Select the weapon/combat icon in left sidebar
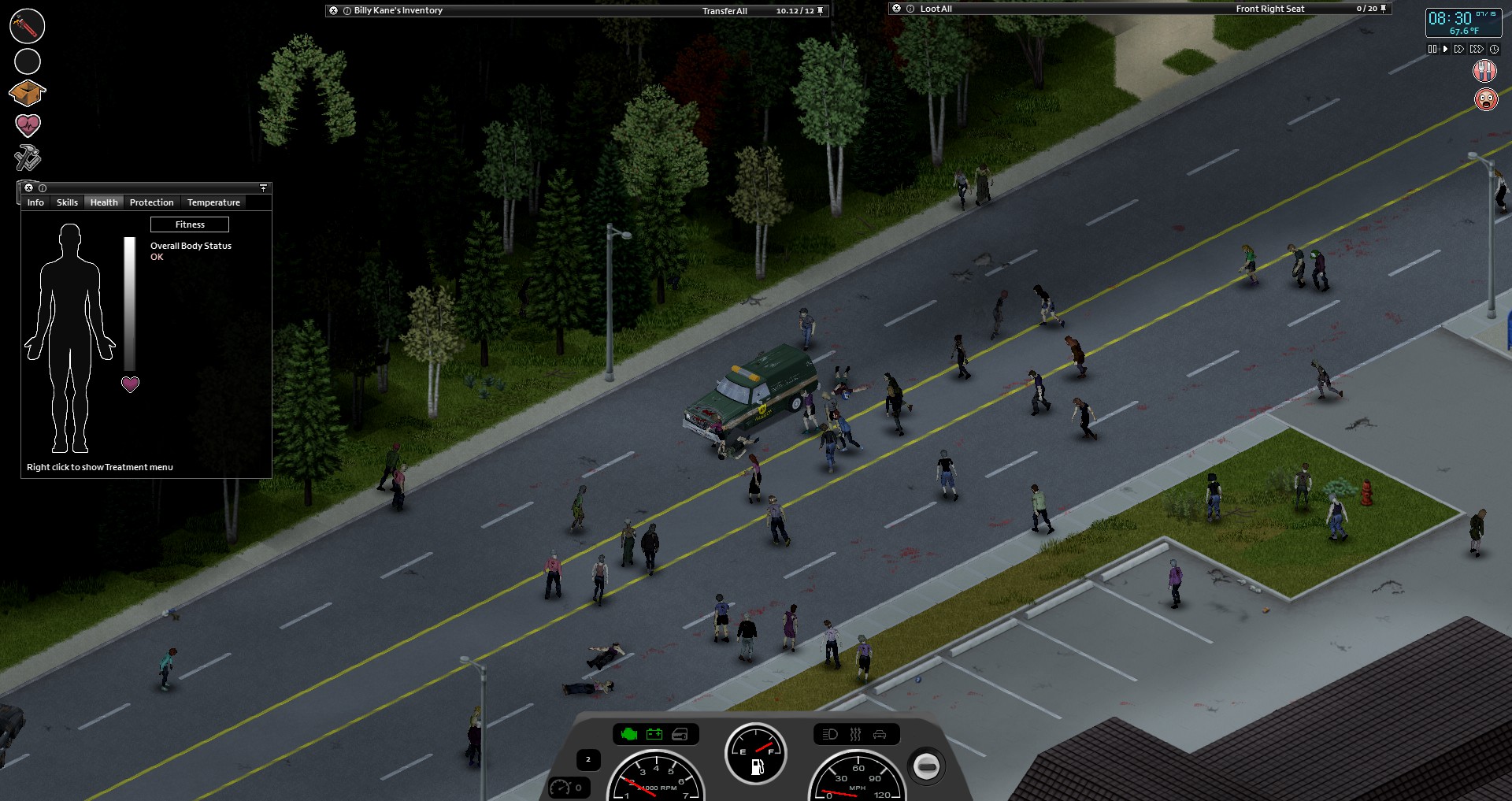This screenshot has width=1512, height=801. coord(27,25)
